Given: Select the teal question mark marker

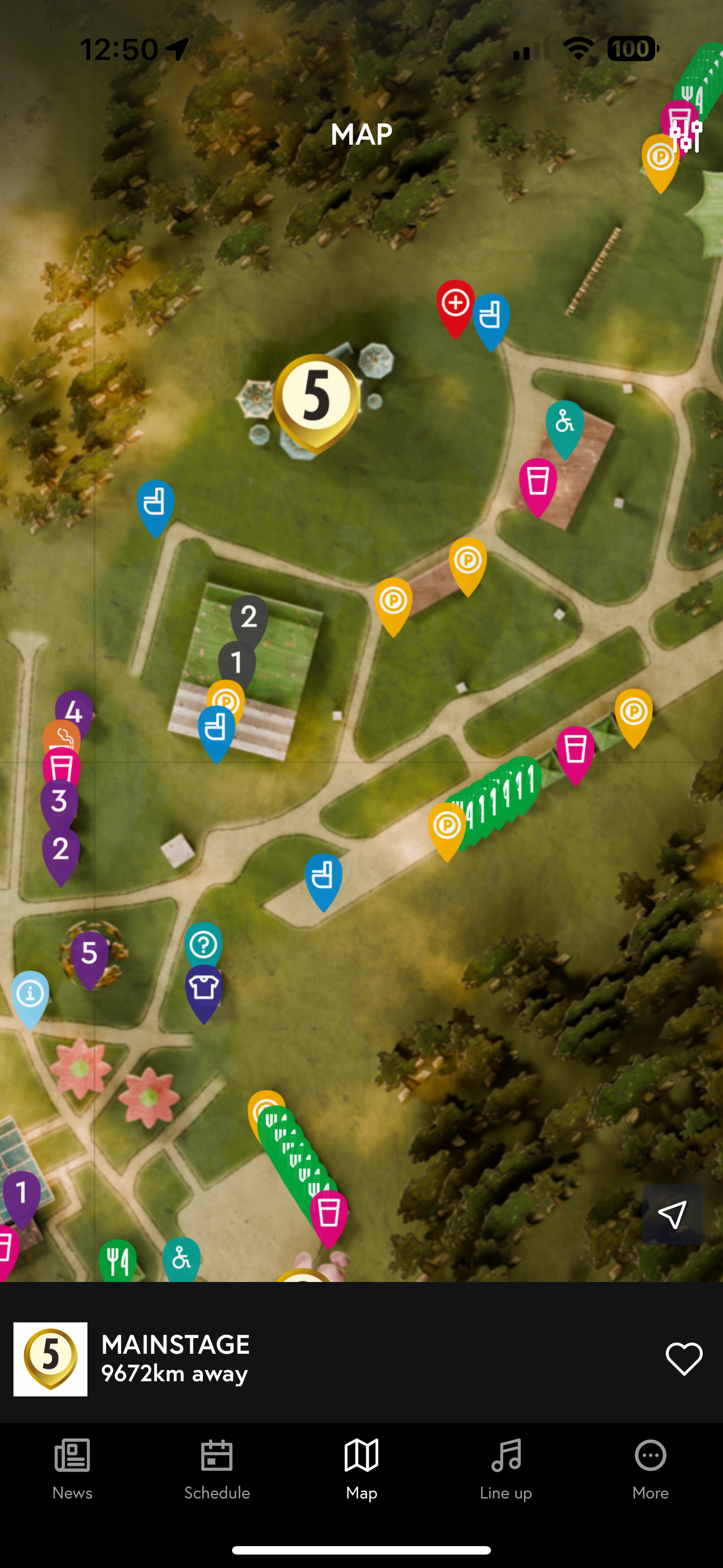Looking at the screenshot, I should tap(203, 944).
